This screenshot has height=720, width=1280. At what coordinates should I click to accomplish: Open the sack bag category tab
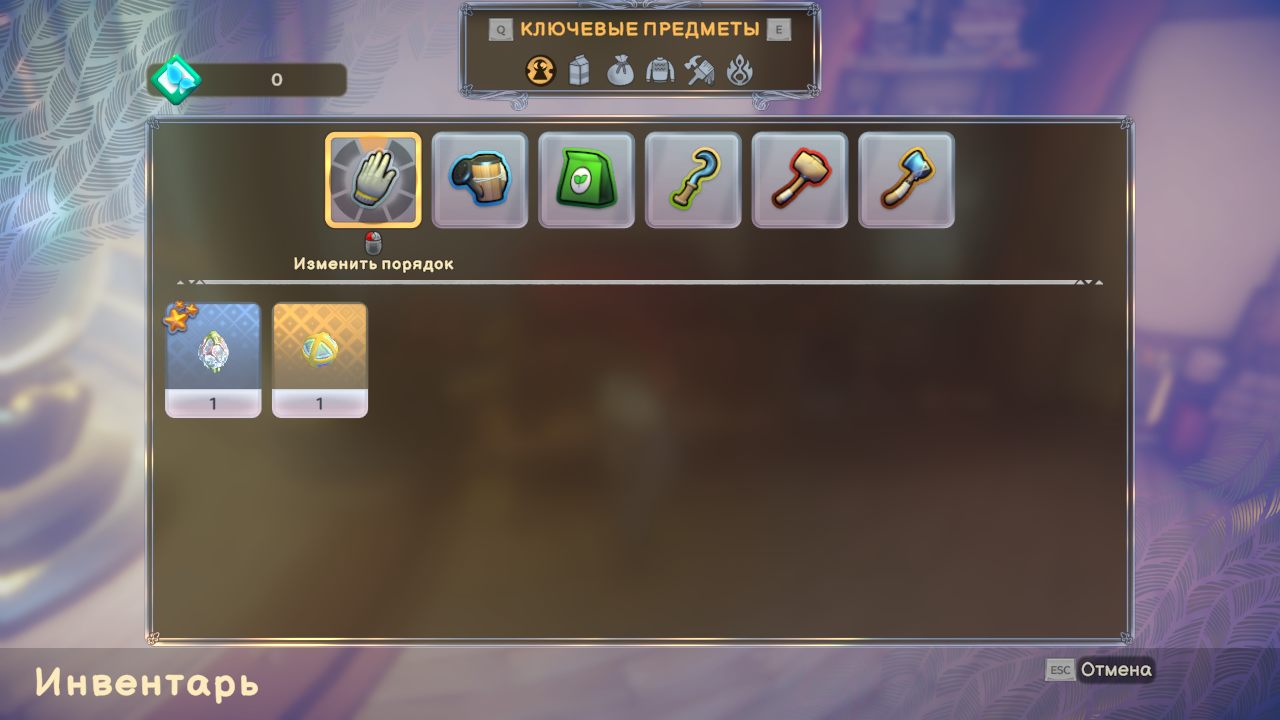pyautogui.click(x=620, y=71)
